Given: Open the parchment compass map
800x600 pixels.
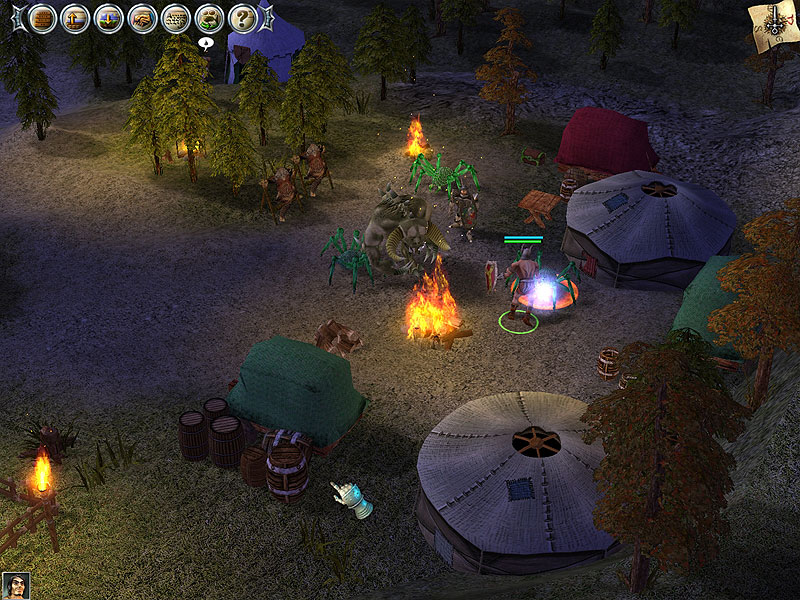Looking at the screenshot, I should click(773, 22).
